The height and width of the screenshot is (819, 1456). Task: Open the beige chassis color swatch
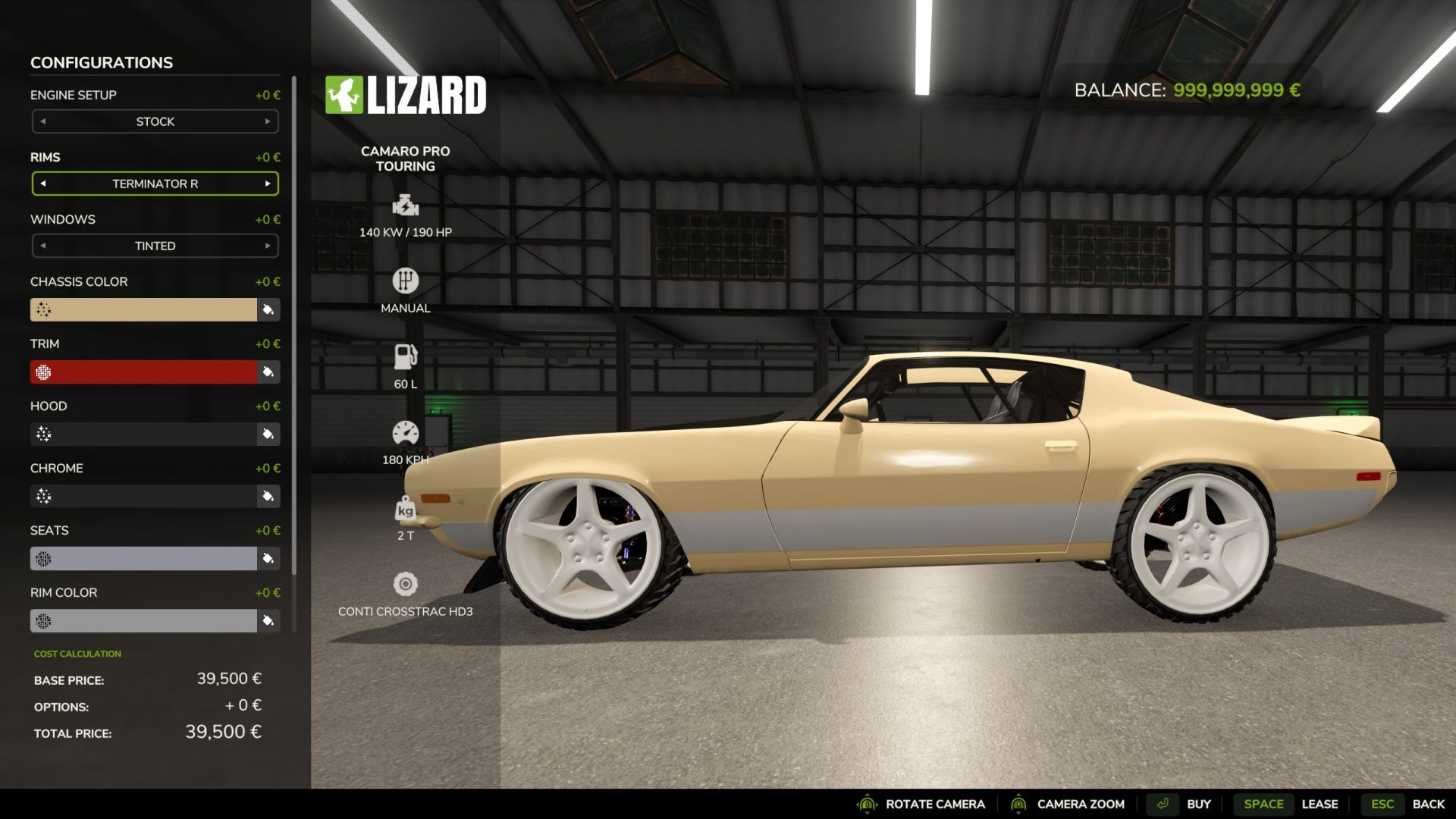pyautogui.click(x=143, y=309)
